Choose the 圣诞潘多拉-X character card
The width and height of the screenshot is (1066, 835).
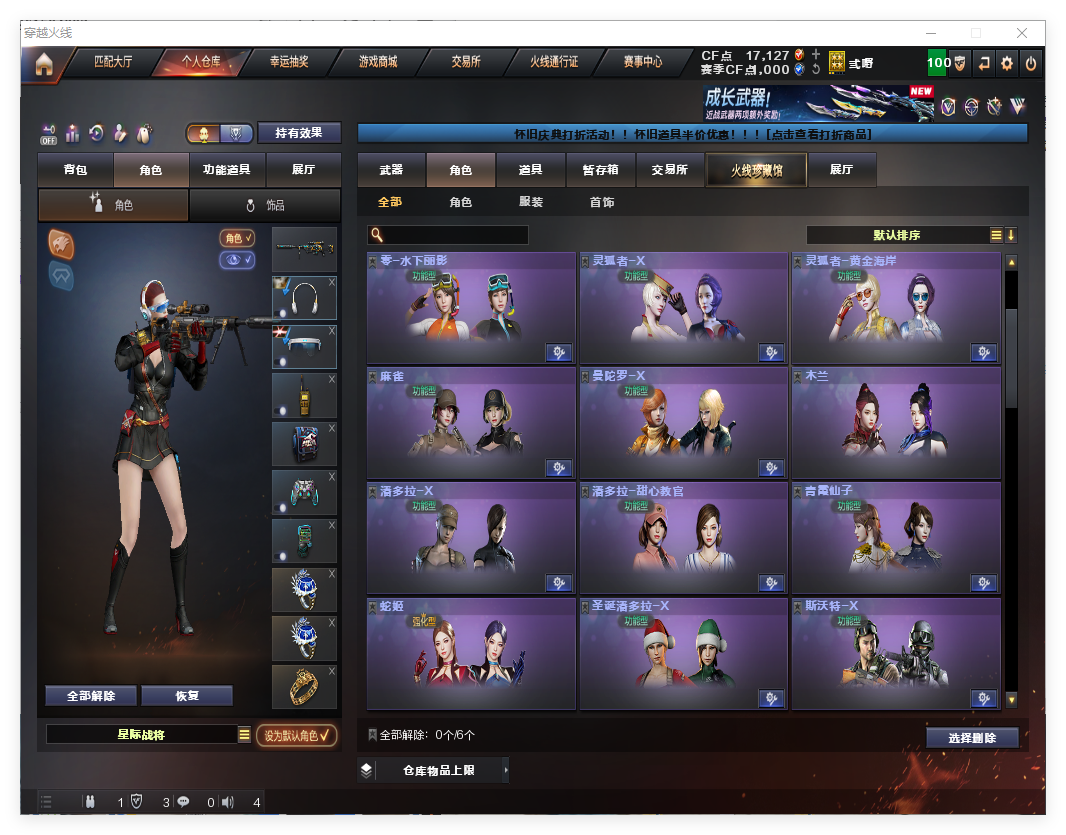coord(683,654)
